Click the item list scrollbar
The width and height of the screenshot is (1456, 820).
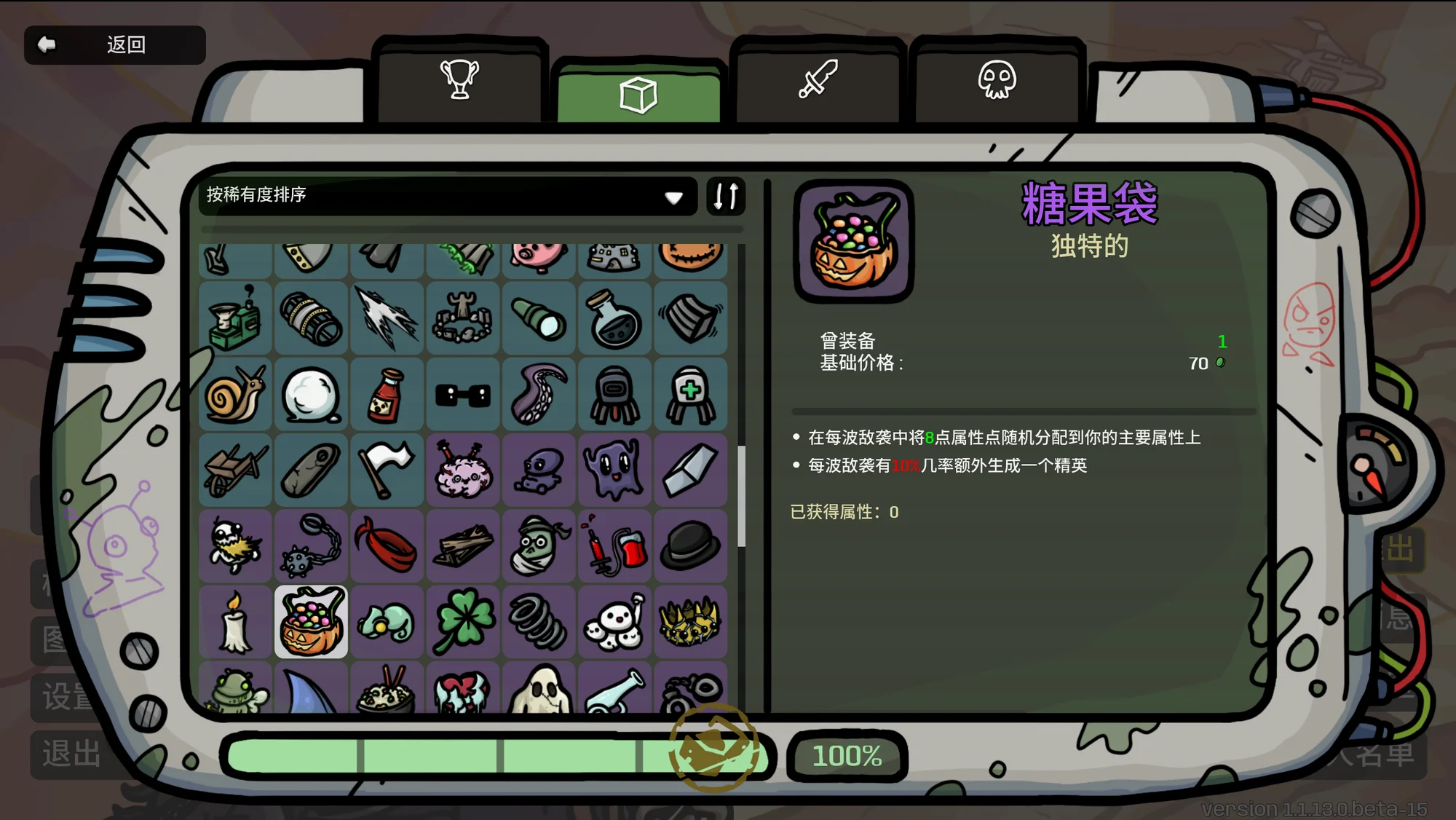click(x=741, y=495)
